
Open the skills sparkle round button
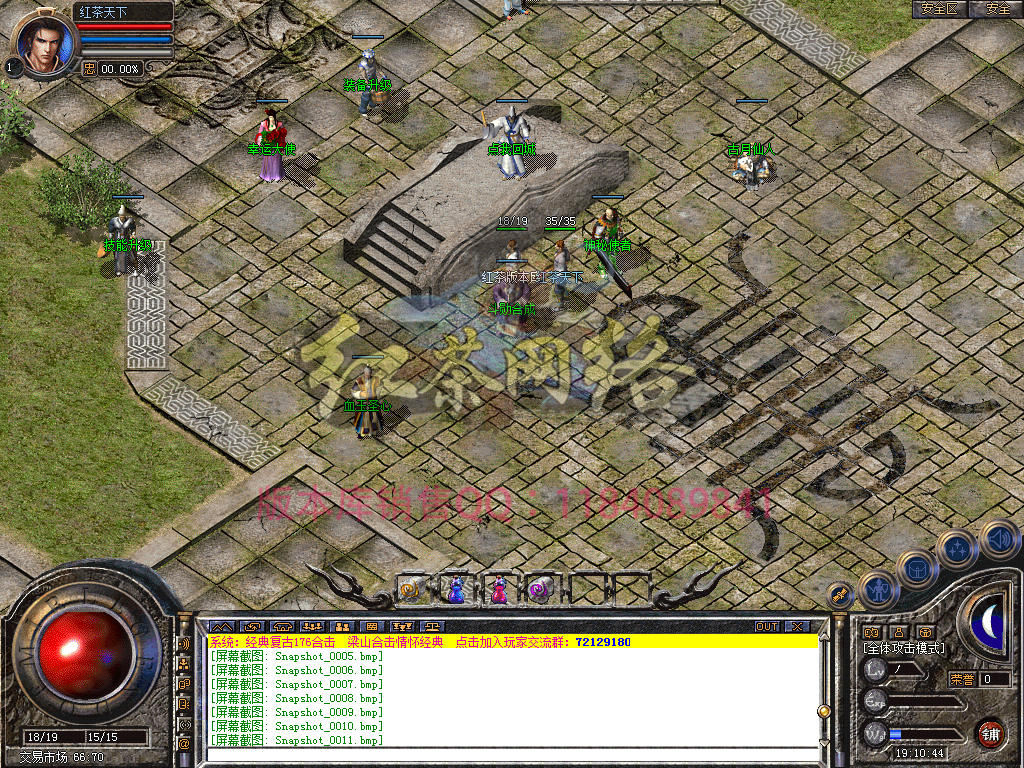957,549
